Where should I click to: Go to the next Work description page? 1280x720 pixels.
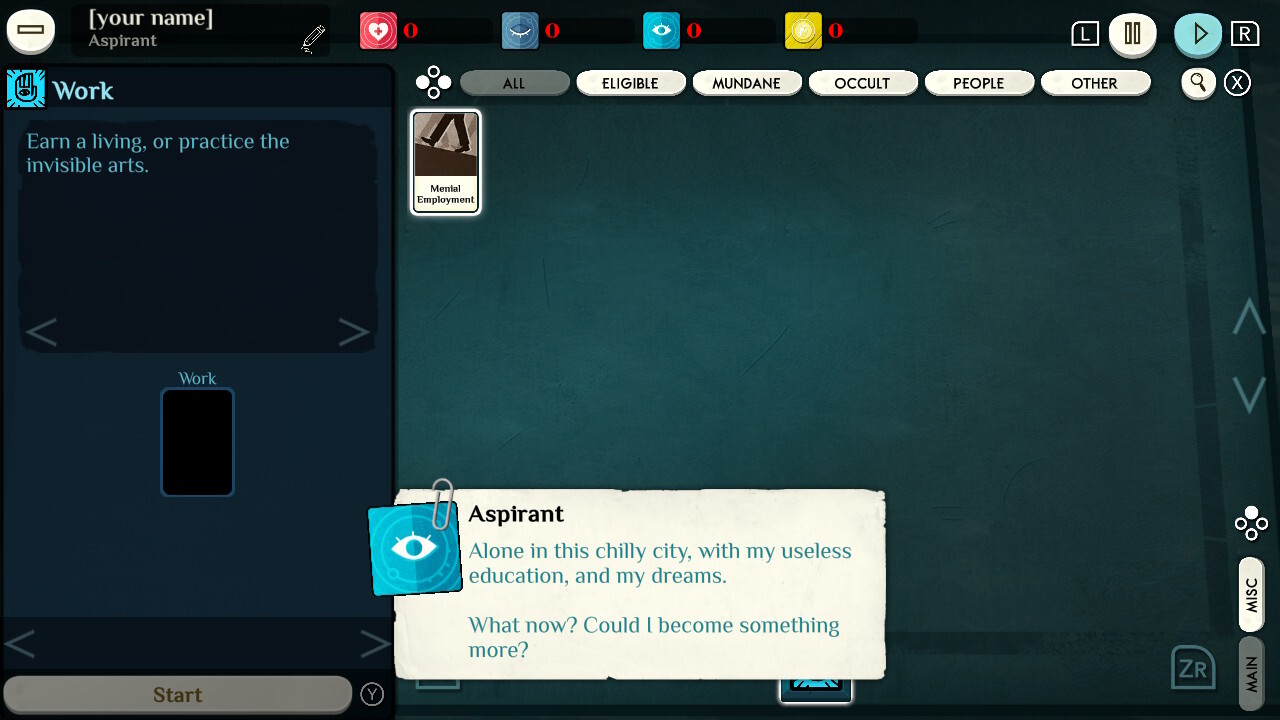coord(353,332)
